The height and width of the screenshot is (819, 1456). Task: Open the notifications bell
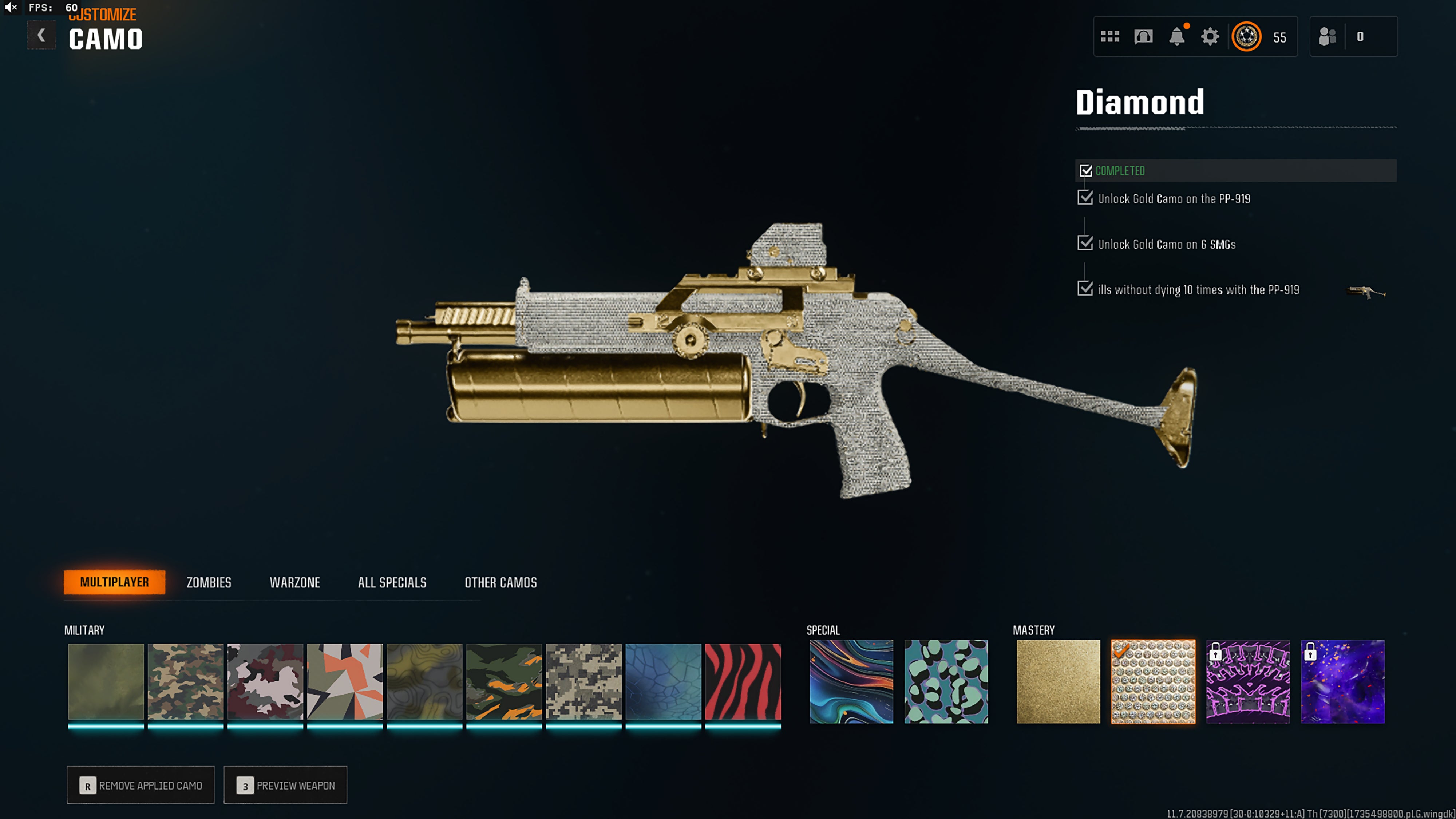(x=1177, y=37)
